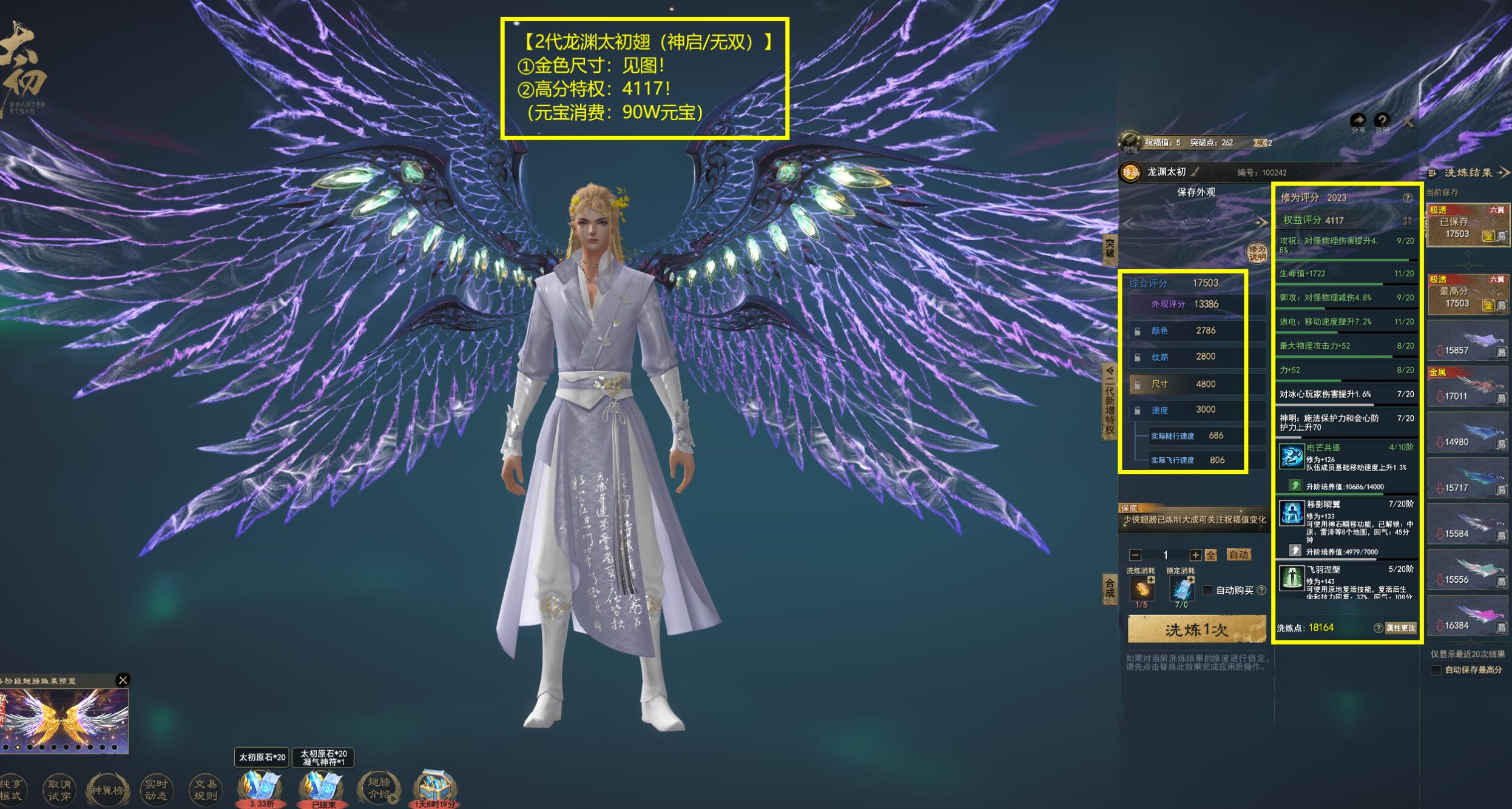This screenshot has width=1512, height=809.
Task: Decrease refine count with the minus stepper
Action: pos(1135,555)
